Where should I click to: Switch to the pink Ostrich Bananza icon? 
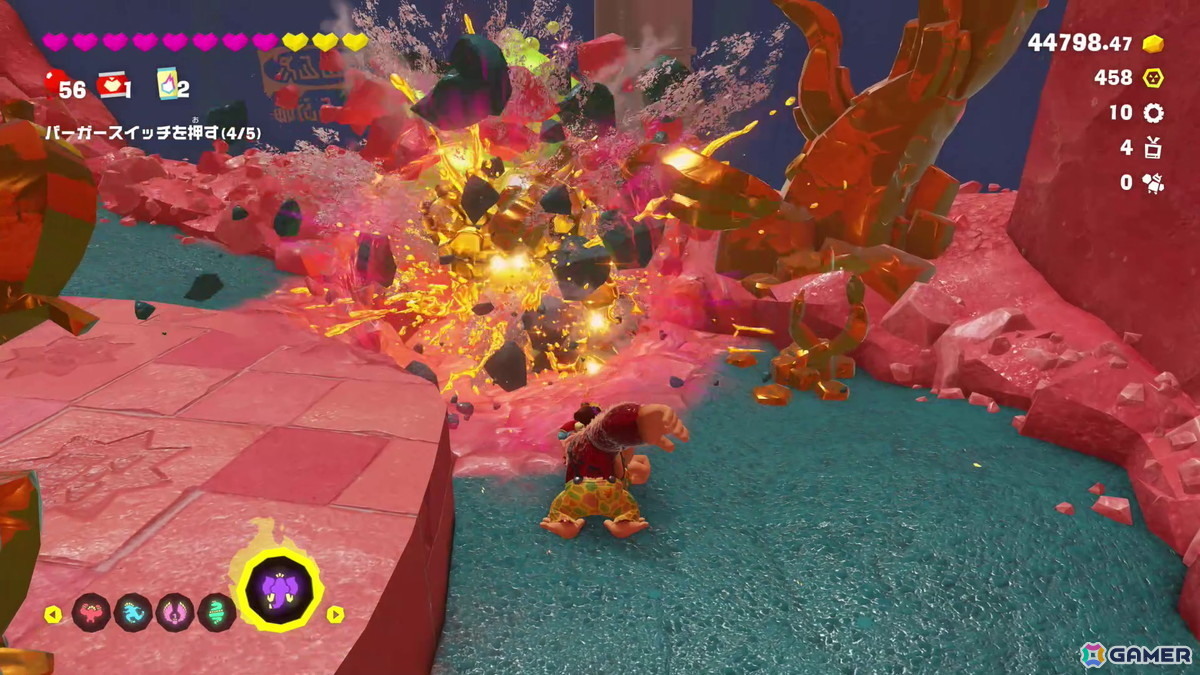175,612
